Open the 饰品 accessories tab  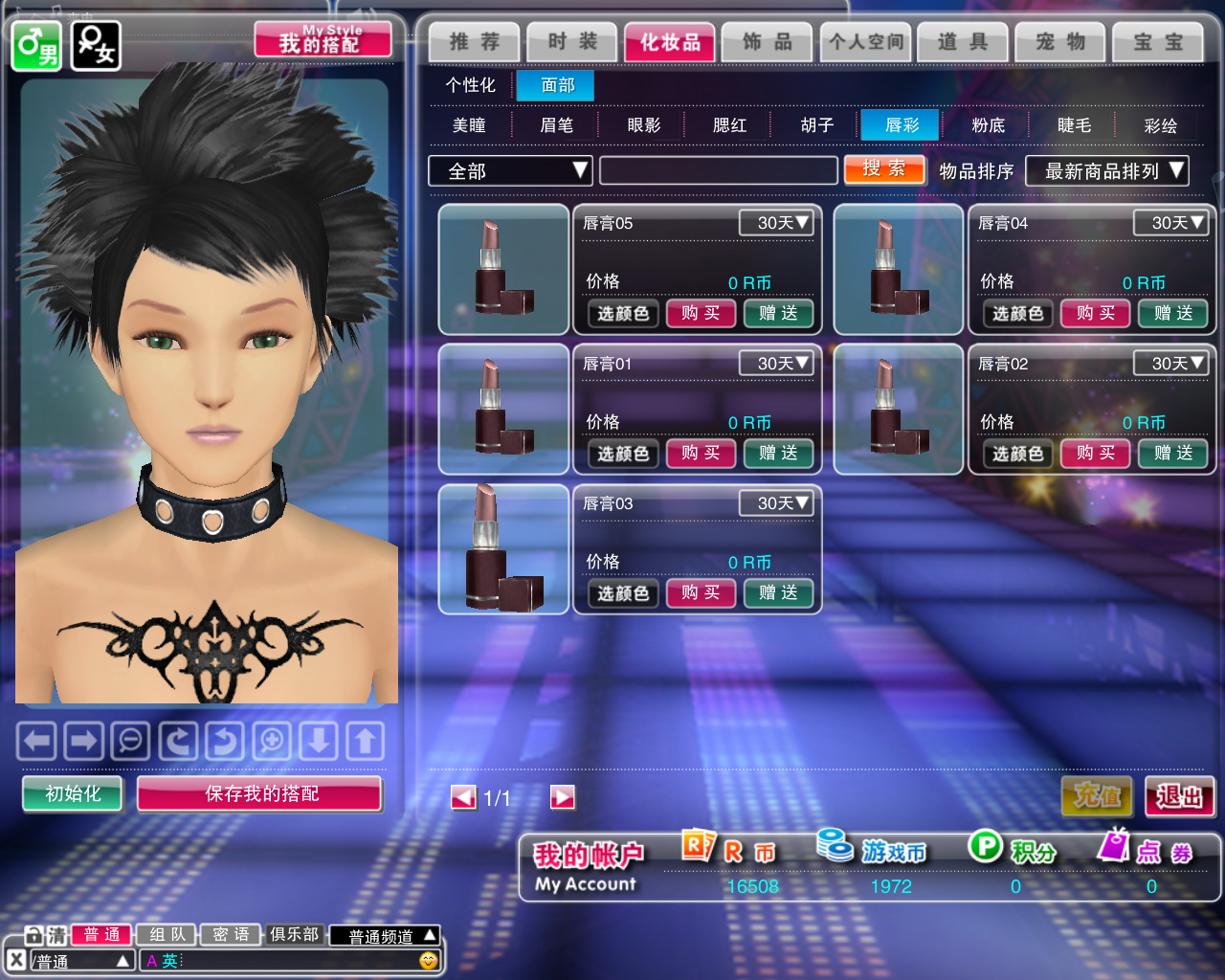tap(768, 42)
